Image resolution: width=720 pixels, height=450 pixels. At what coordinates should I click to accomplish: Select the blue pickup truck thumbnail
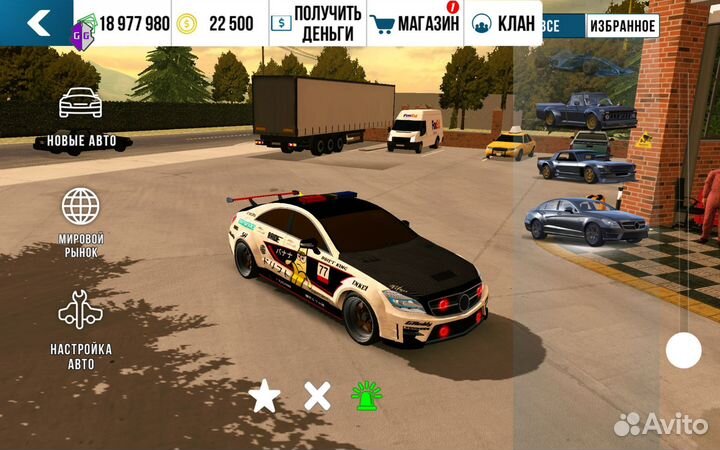click(585, 110)
